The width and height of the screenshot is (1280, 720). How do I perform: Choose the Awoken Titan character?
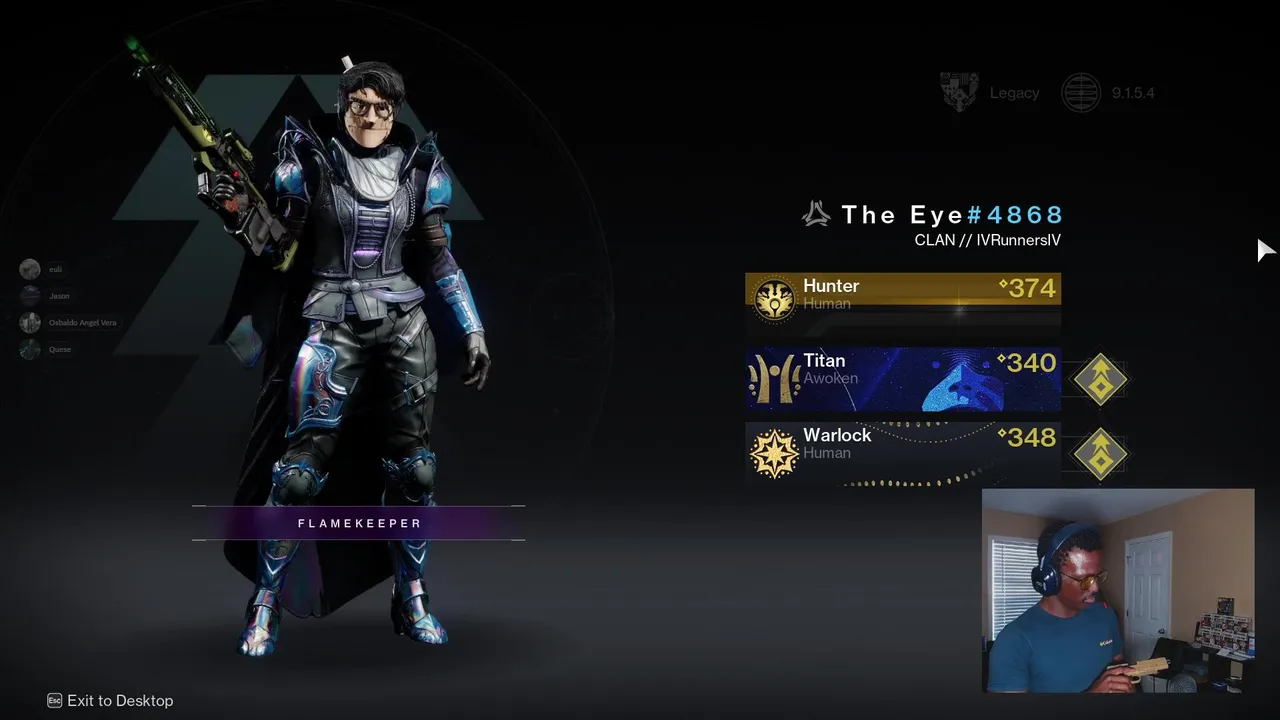click(x=902, y=379)
